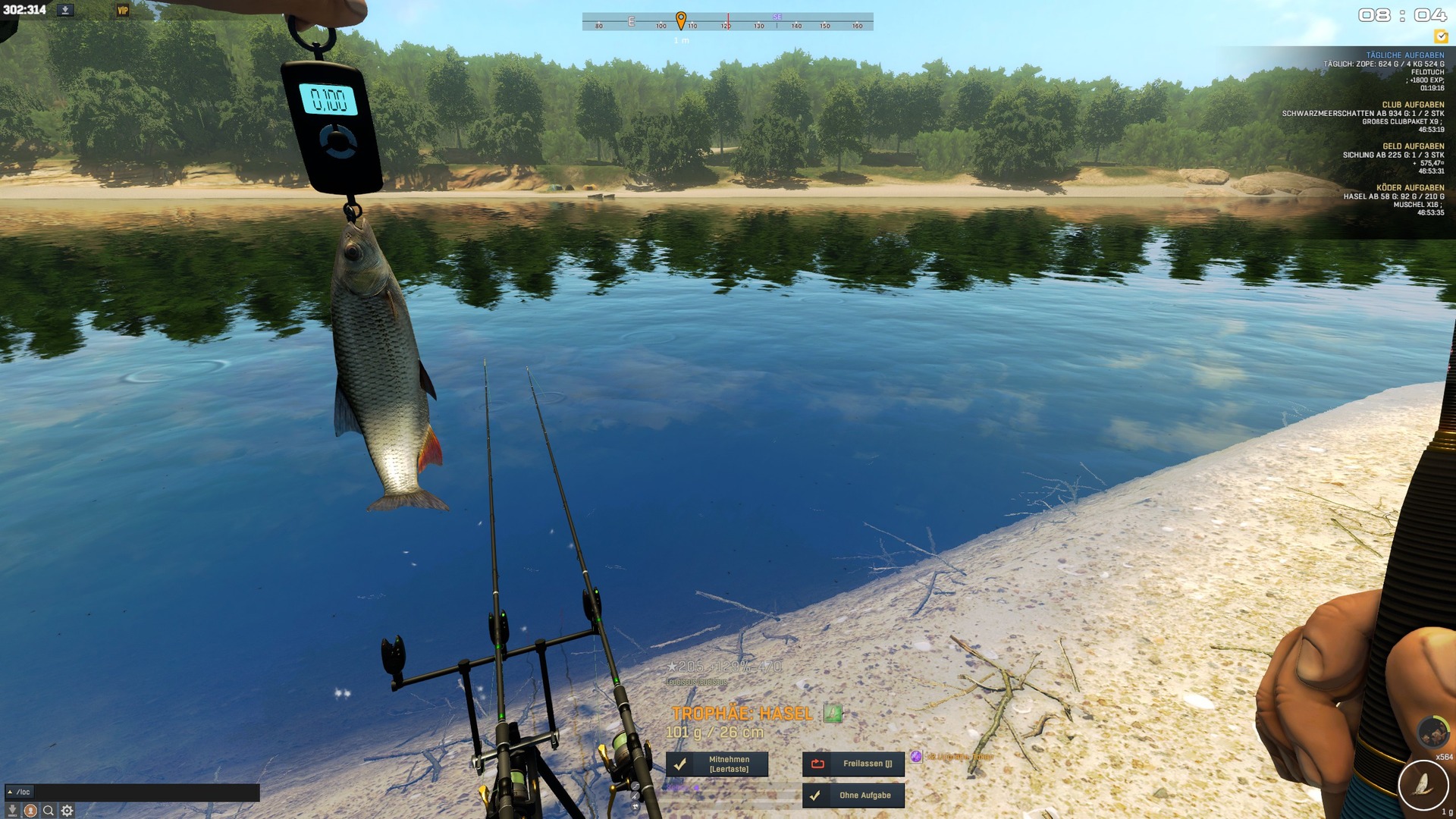Click the download icon beside coordinates

click(65, 11)
